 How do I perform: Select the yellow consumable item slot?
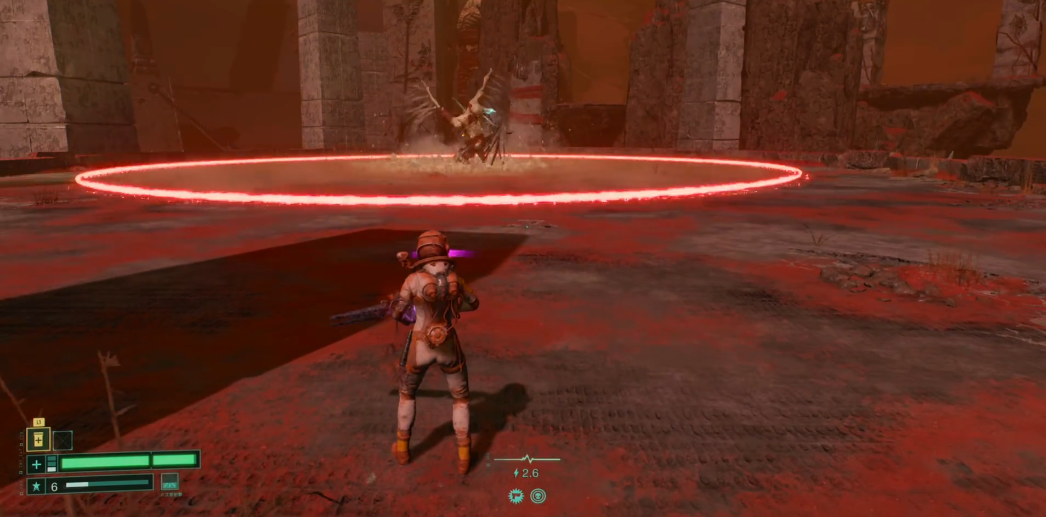pos(38,440)
